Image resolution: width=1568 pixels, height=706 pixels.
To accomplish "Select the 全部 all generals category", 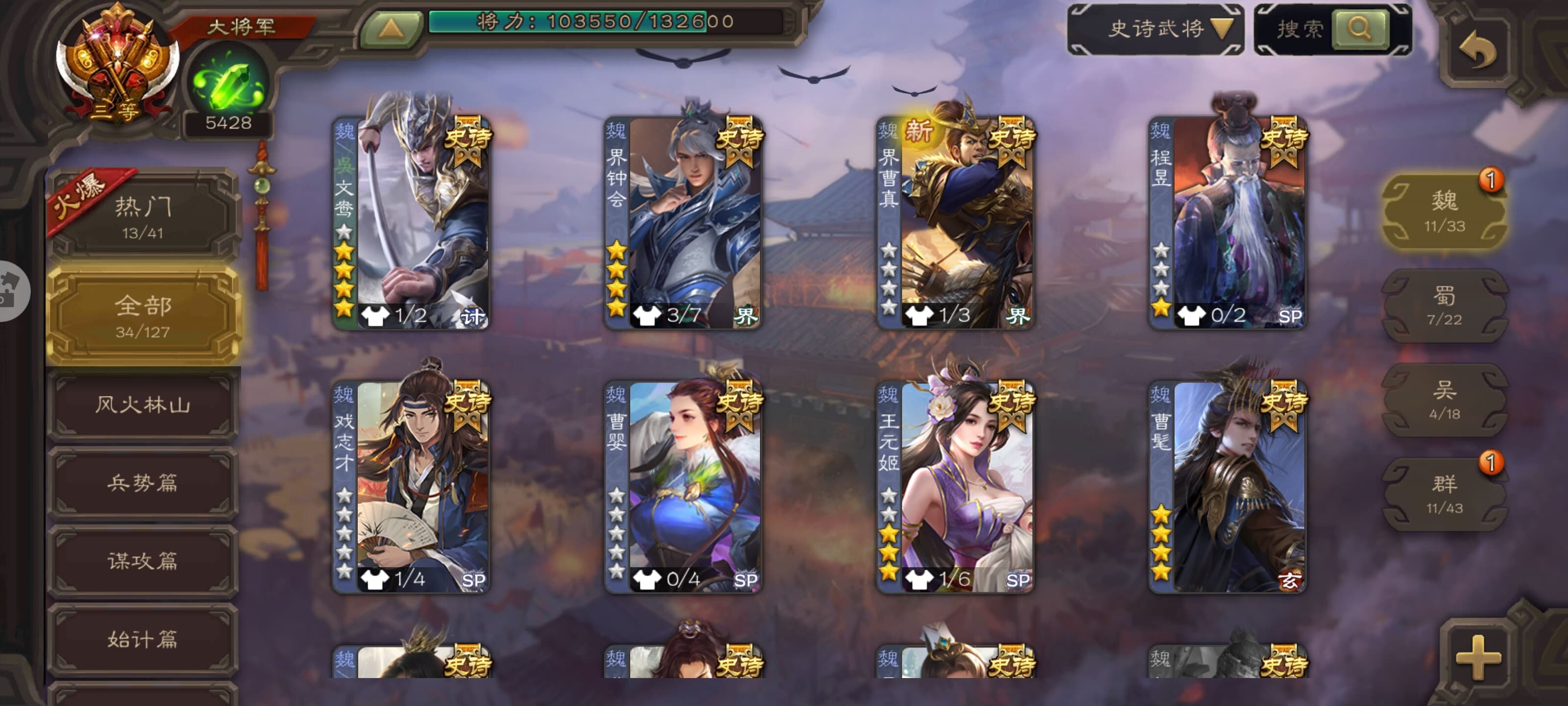I will pos(144,315).
